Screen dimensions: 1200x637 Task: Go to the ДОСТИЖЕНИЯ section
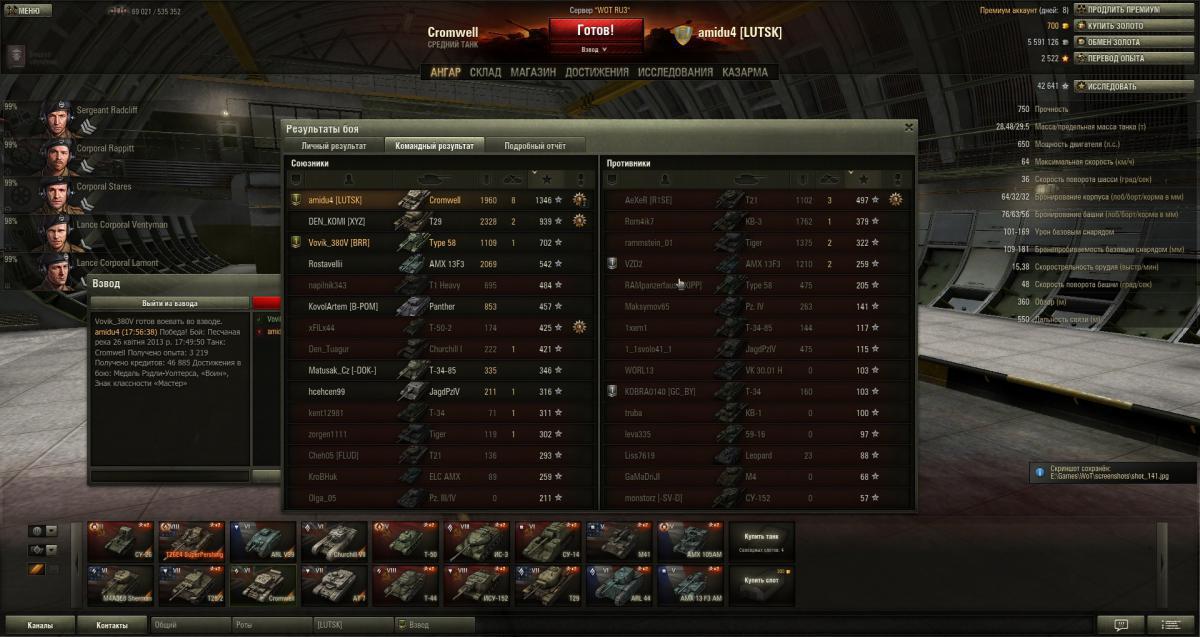tap(596, 72)
